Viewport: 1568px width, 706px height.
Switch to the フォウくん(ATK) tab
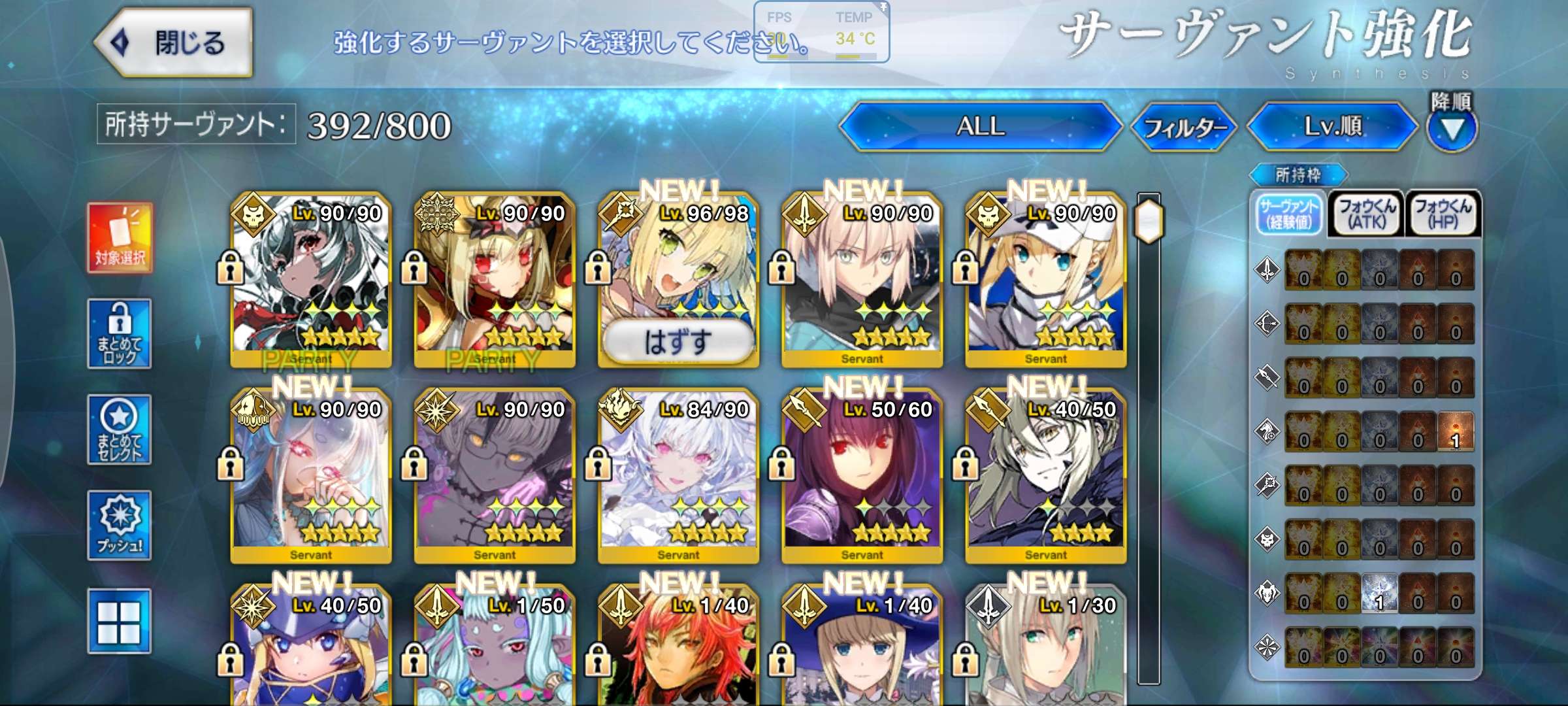(1366, 214)
